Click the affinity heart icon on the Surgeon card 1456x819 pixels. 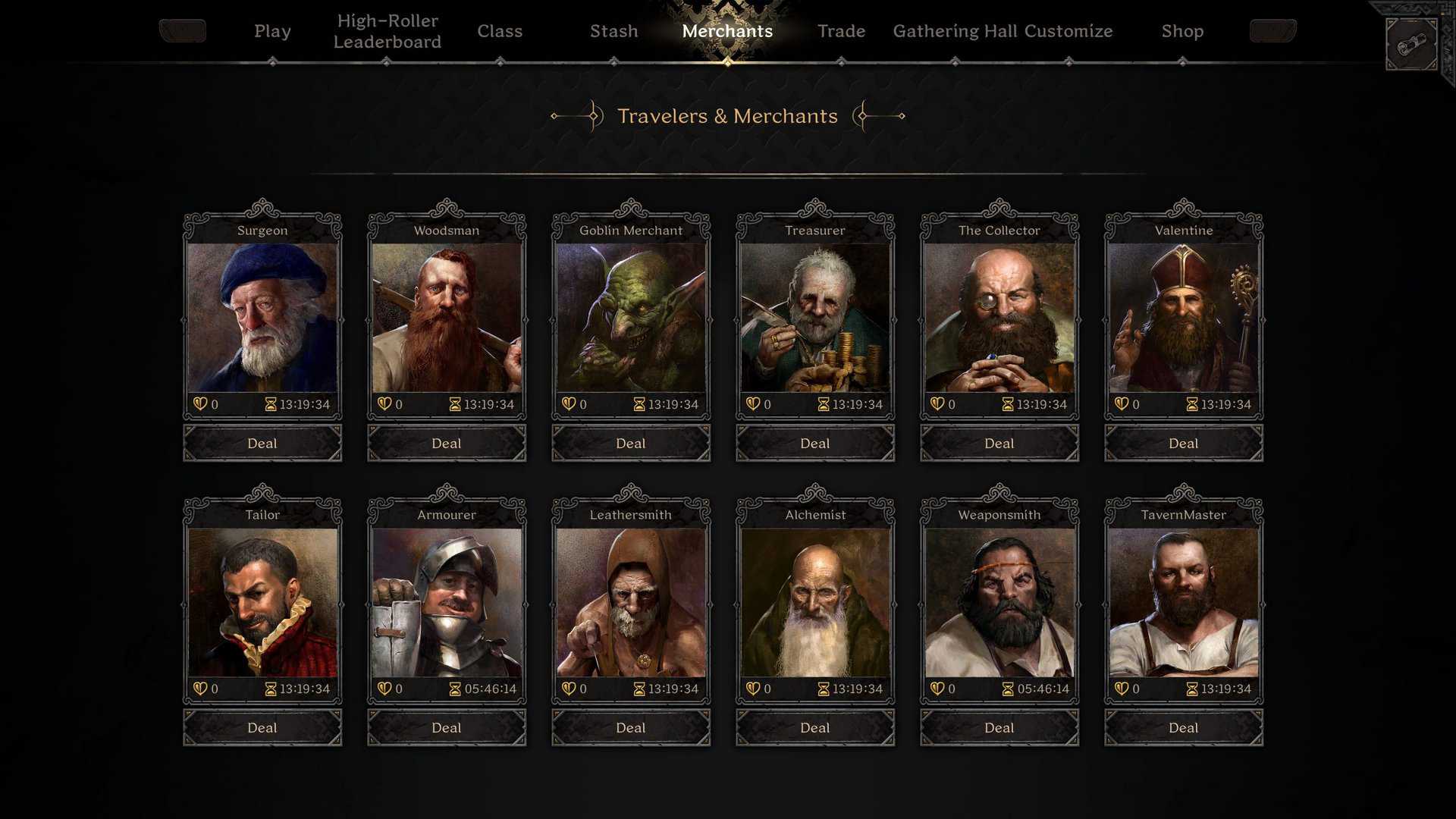click(x=199, y=404)
